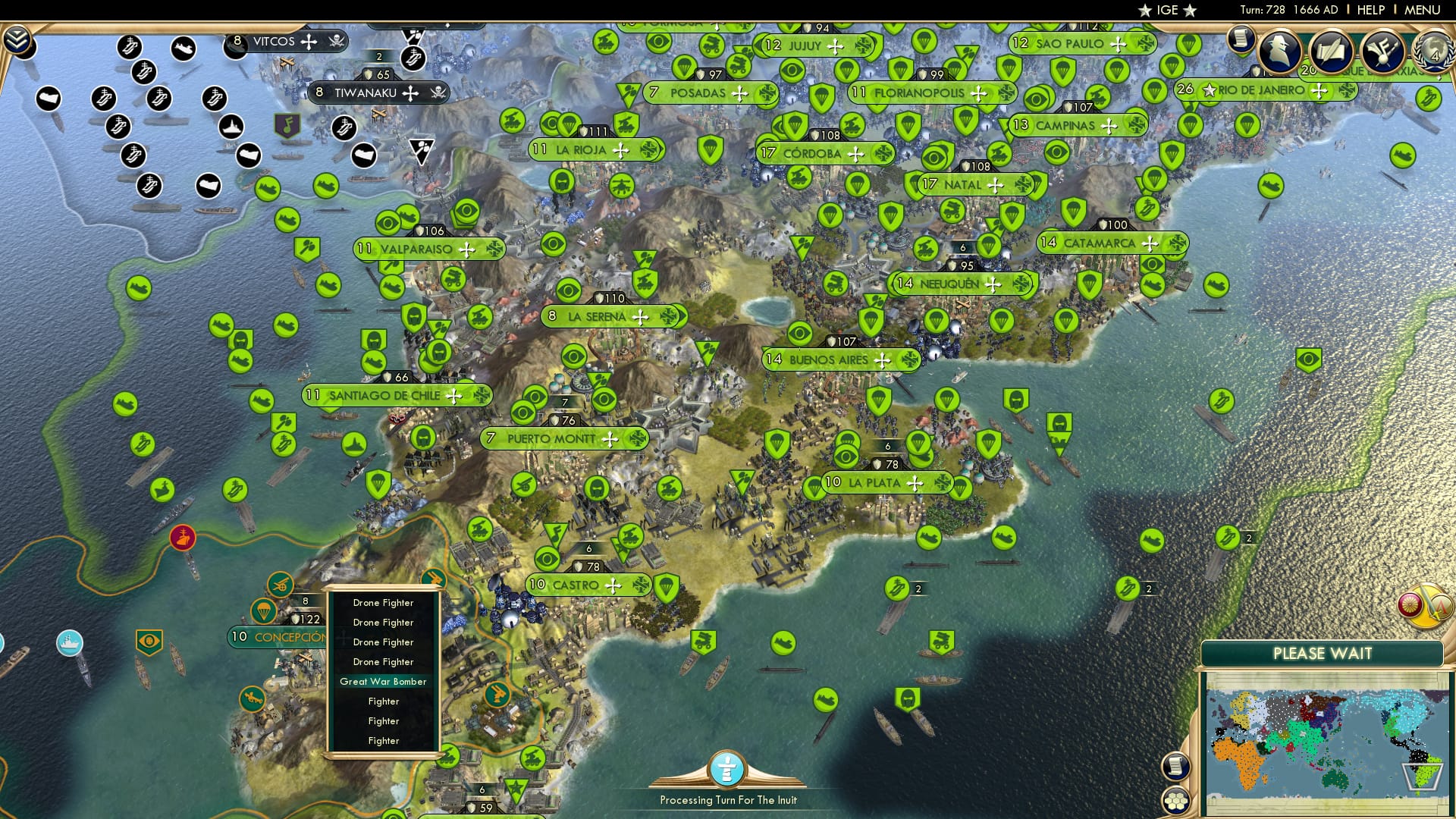Click the turn-processing icon at bottom center

[728, 770]
